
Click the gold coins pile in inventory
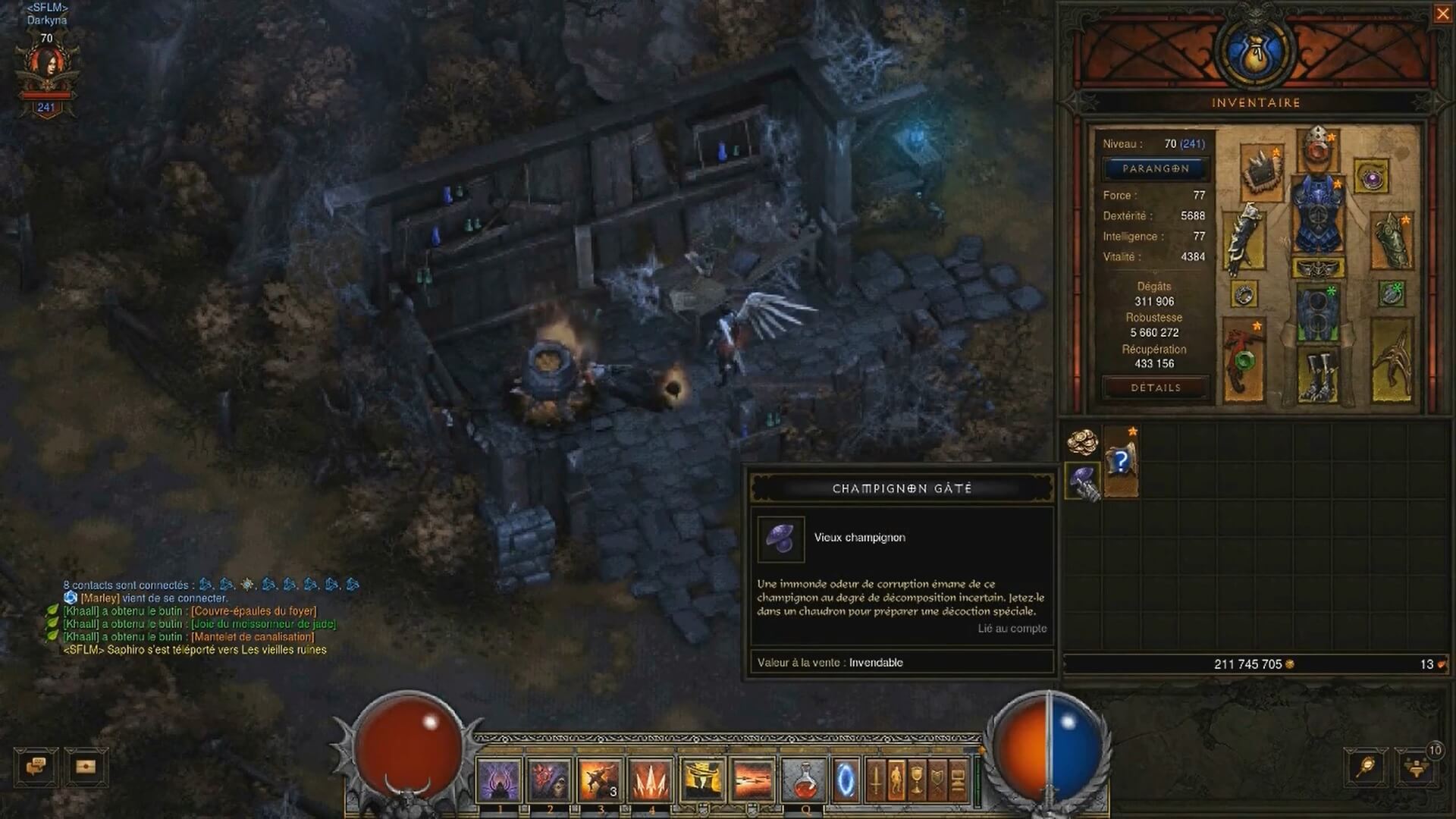[1083, 441]
